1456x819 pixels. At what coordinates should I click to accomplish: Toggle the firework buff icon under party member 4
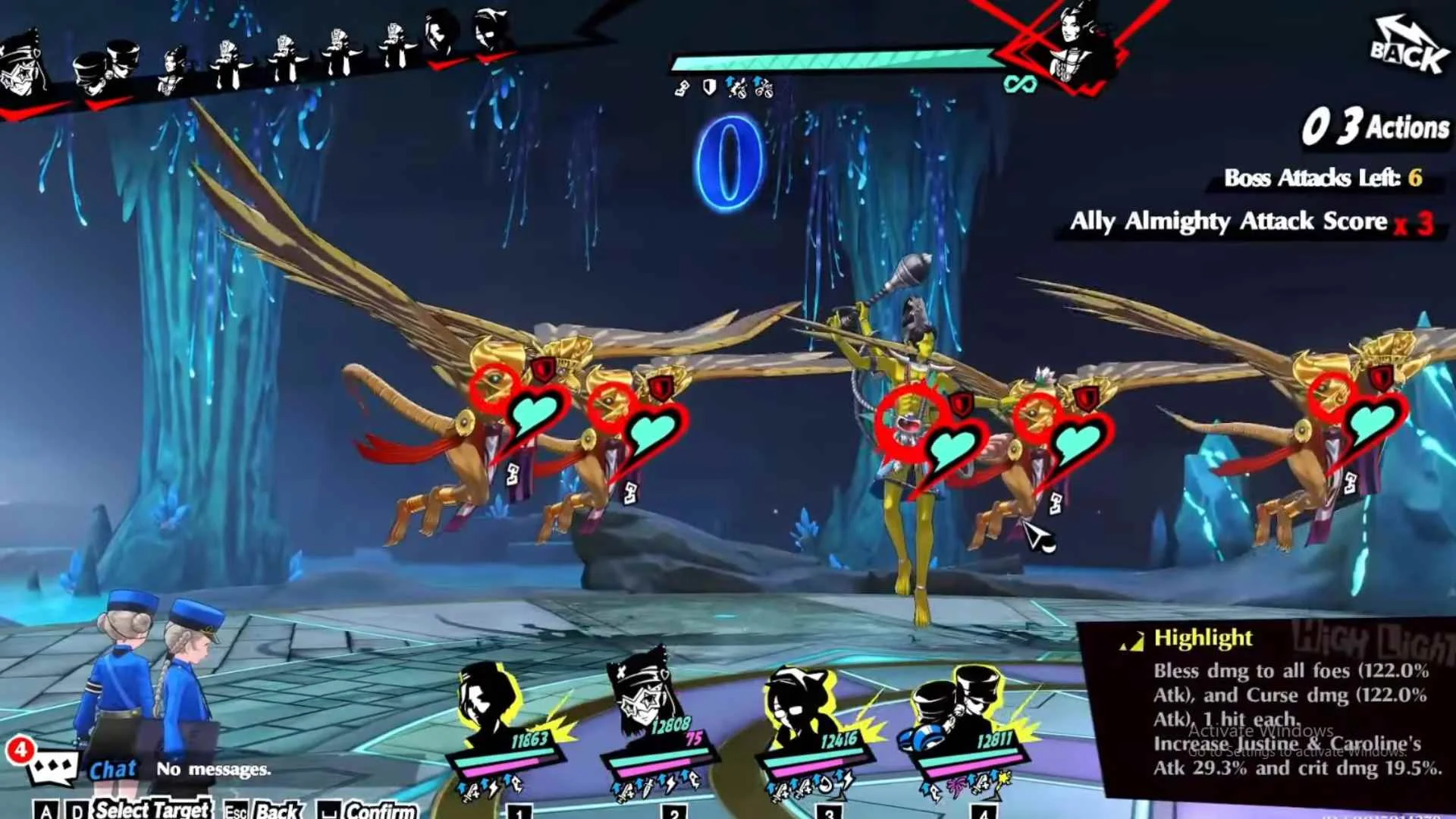point(955,784)
